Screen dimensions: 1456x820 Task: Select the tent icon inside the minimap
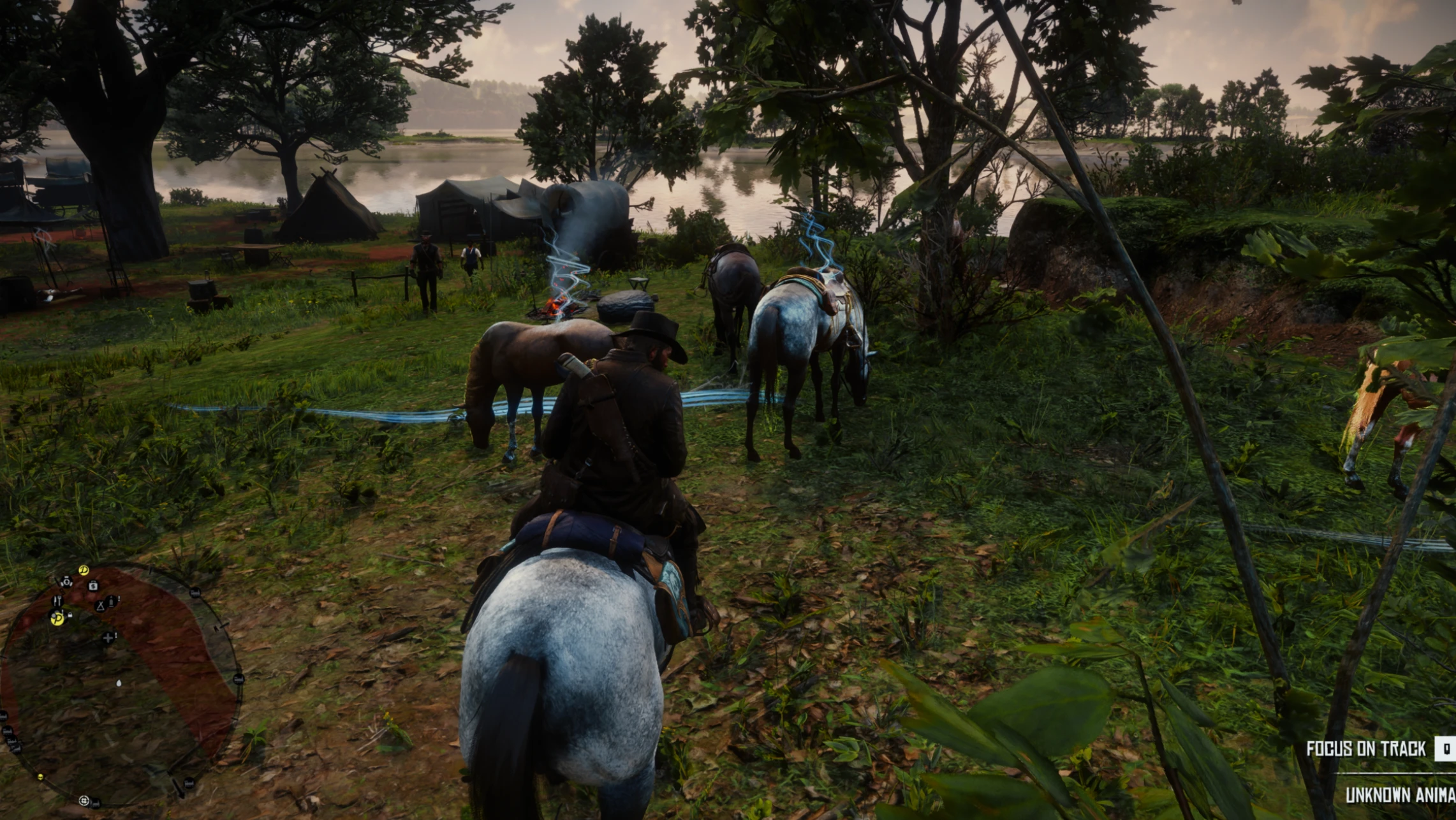pyautogui.click(x=99, y=606)
